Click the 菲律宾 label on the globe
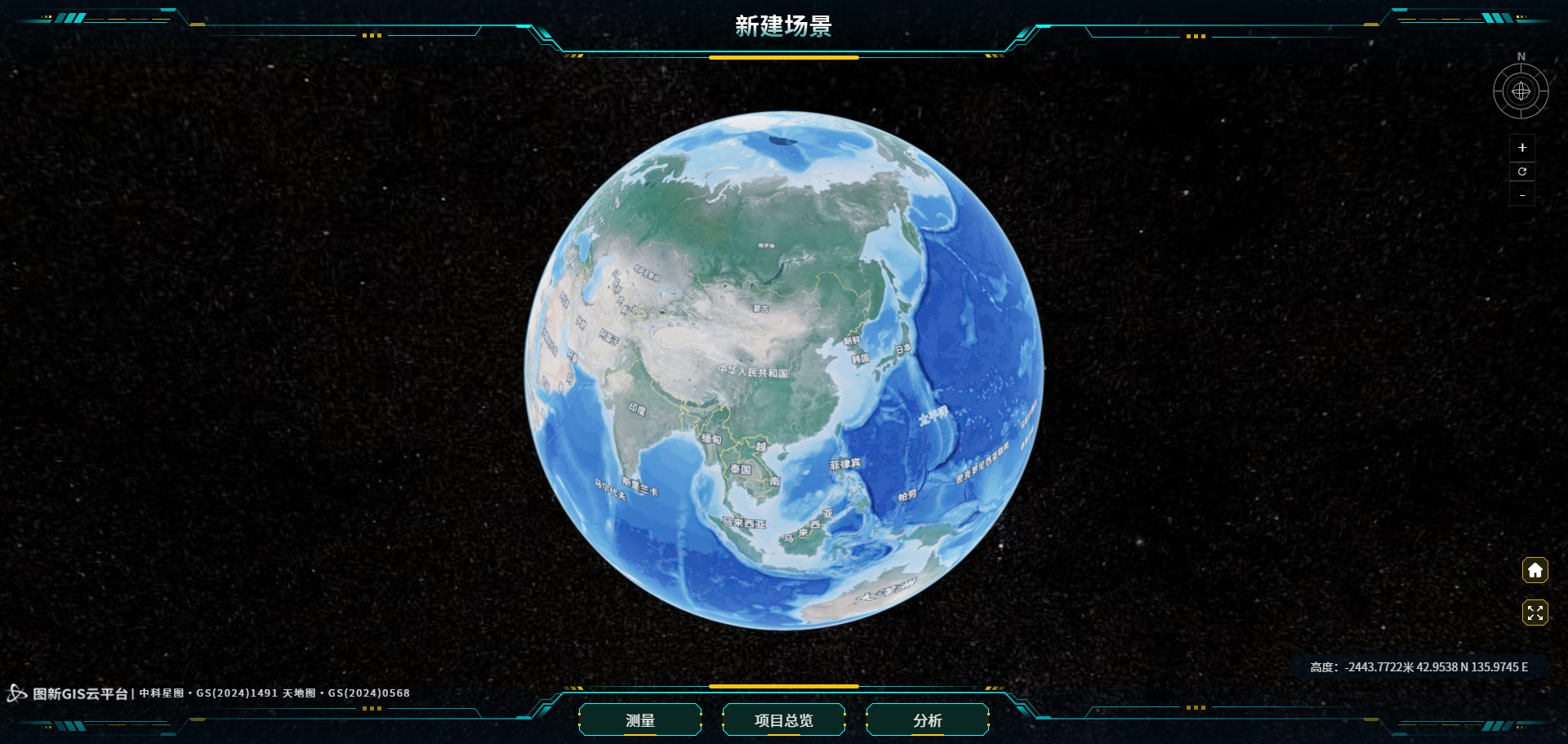The width and height of the screenshot is (1568, 744). click(x=844, y=464)
